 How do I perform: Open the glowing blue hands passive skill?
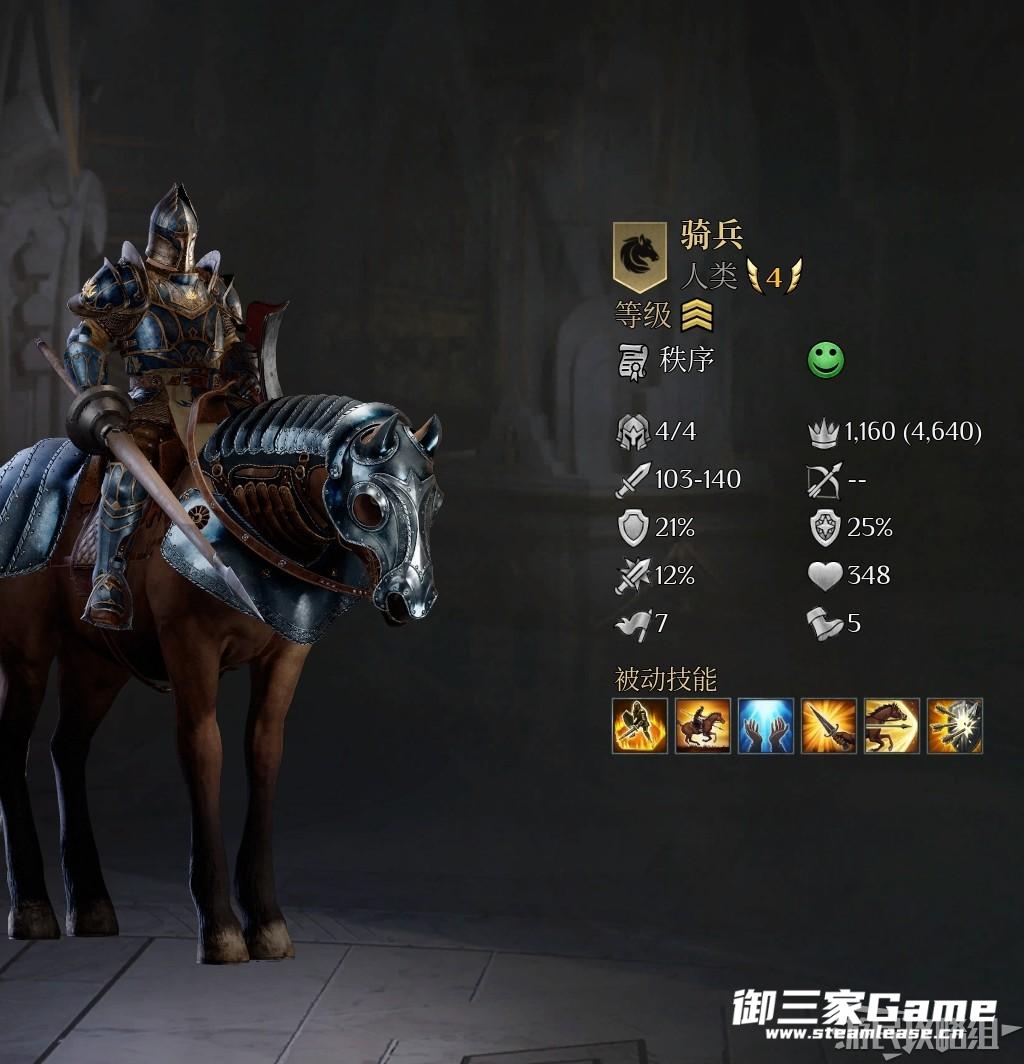coord(766,726)
